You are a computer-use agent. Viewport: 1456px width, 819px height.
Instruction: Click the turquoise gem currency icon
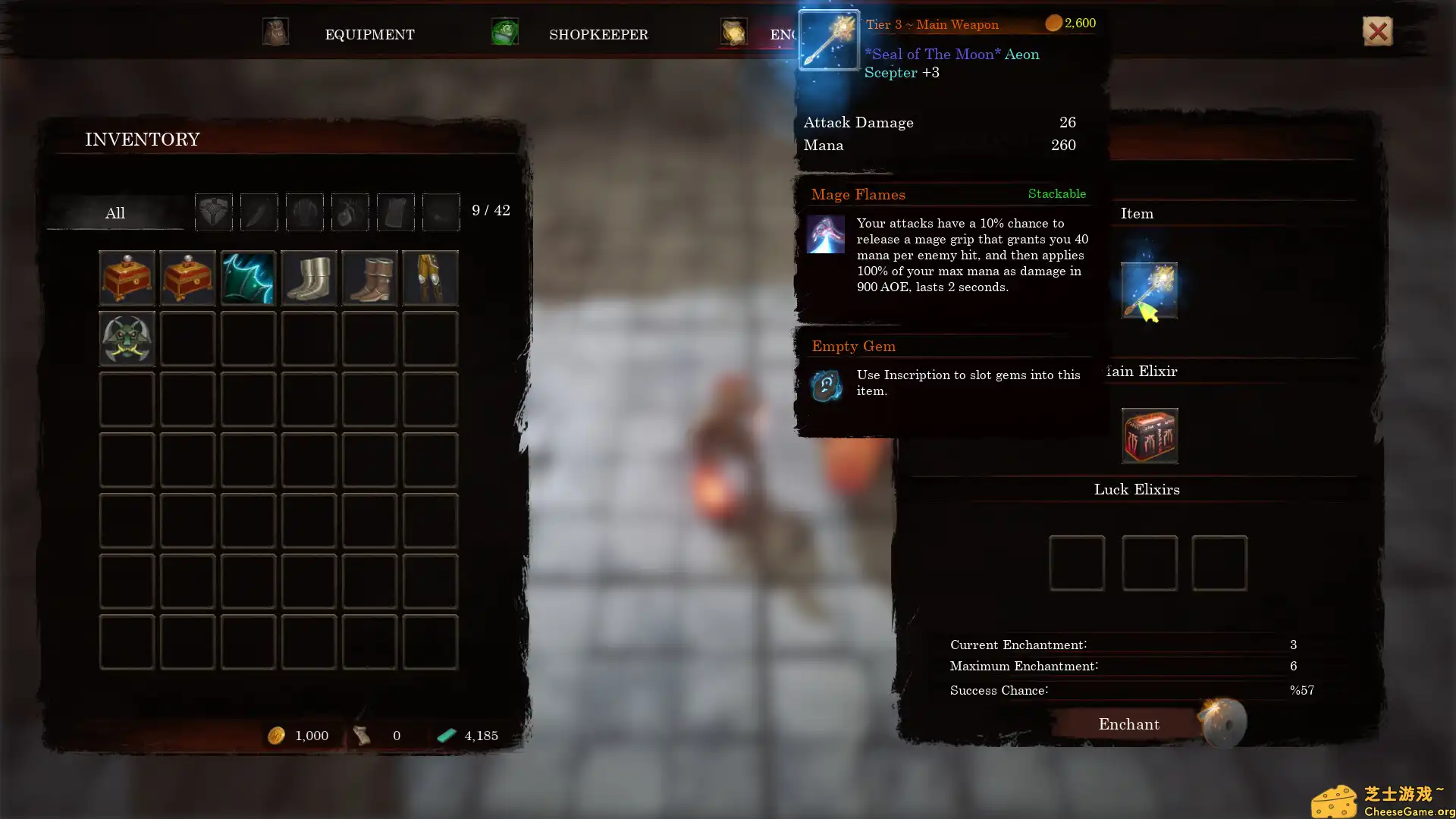(x=447, y=735)
